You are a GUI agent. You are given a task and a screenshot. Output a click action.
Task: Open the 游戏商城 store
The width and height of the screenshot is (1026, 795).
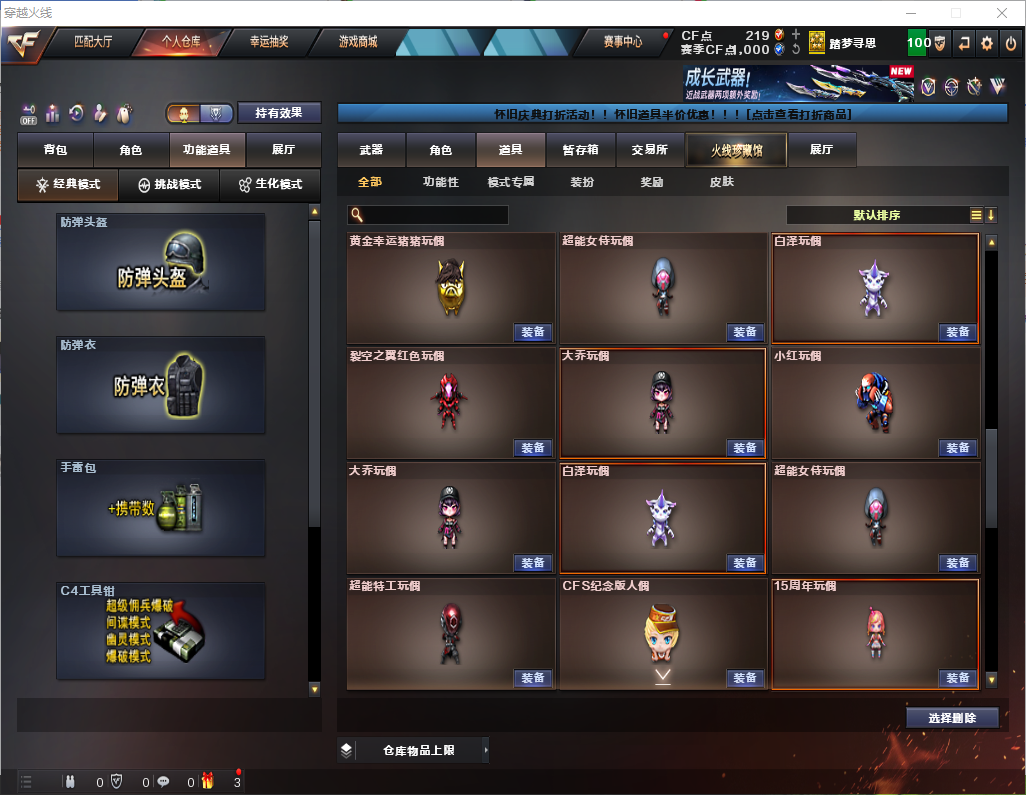(x=357, y=42)
